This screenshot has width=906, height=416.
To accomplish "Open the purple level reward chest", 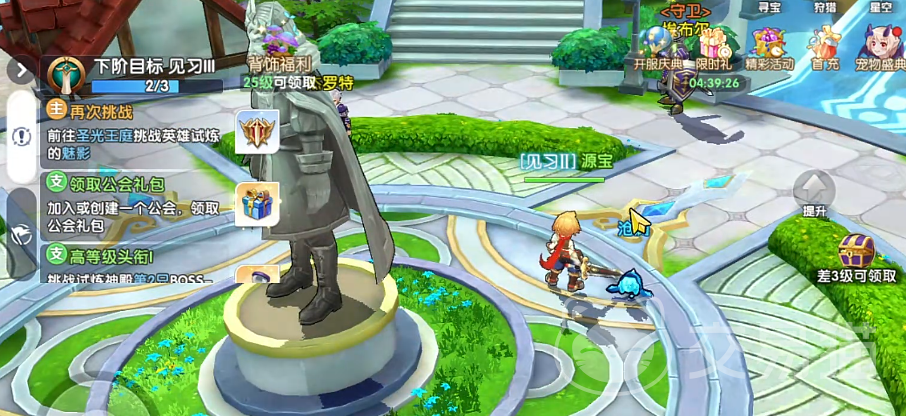I will click(x=856, y=251).
